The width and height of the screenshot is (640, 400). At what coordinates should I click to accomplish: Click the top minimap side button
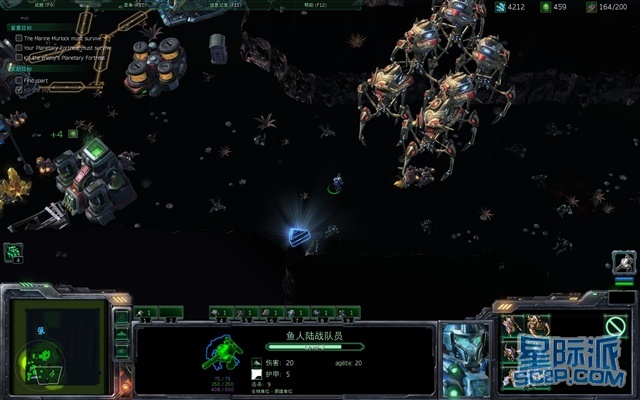121,316
